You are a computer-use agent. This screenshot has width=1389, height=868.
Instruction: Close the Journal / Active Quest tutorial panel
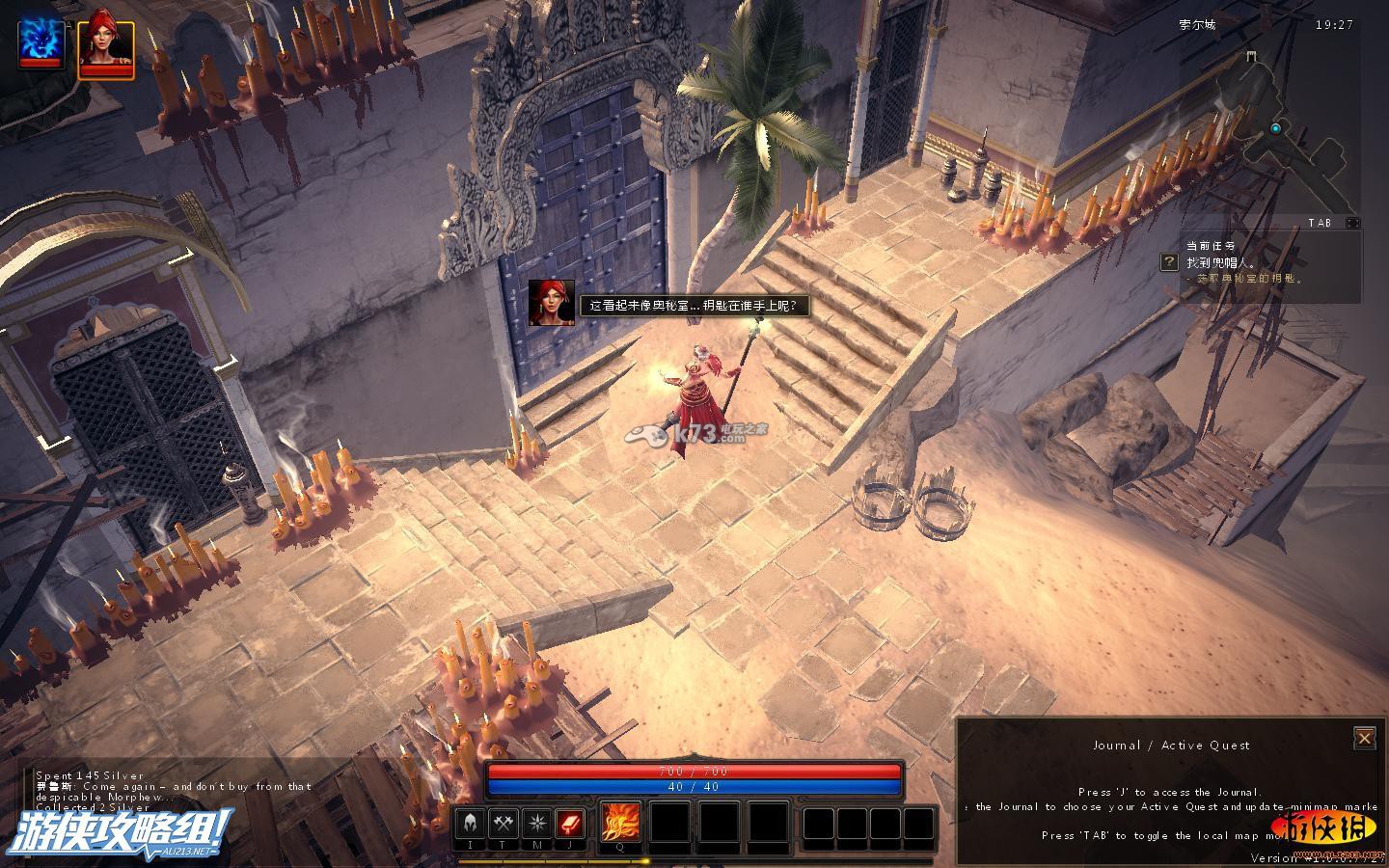coord(1364,738)
